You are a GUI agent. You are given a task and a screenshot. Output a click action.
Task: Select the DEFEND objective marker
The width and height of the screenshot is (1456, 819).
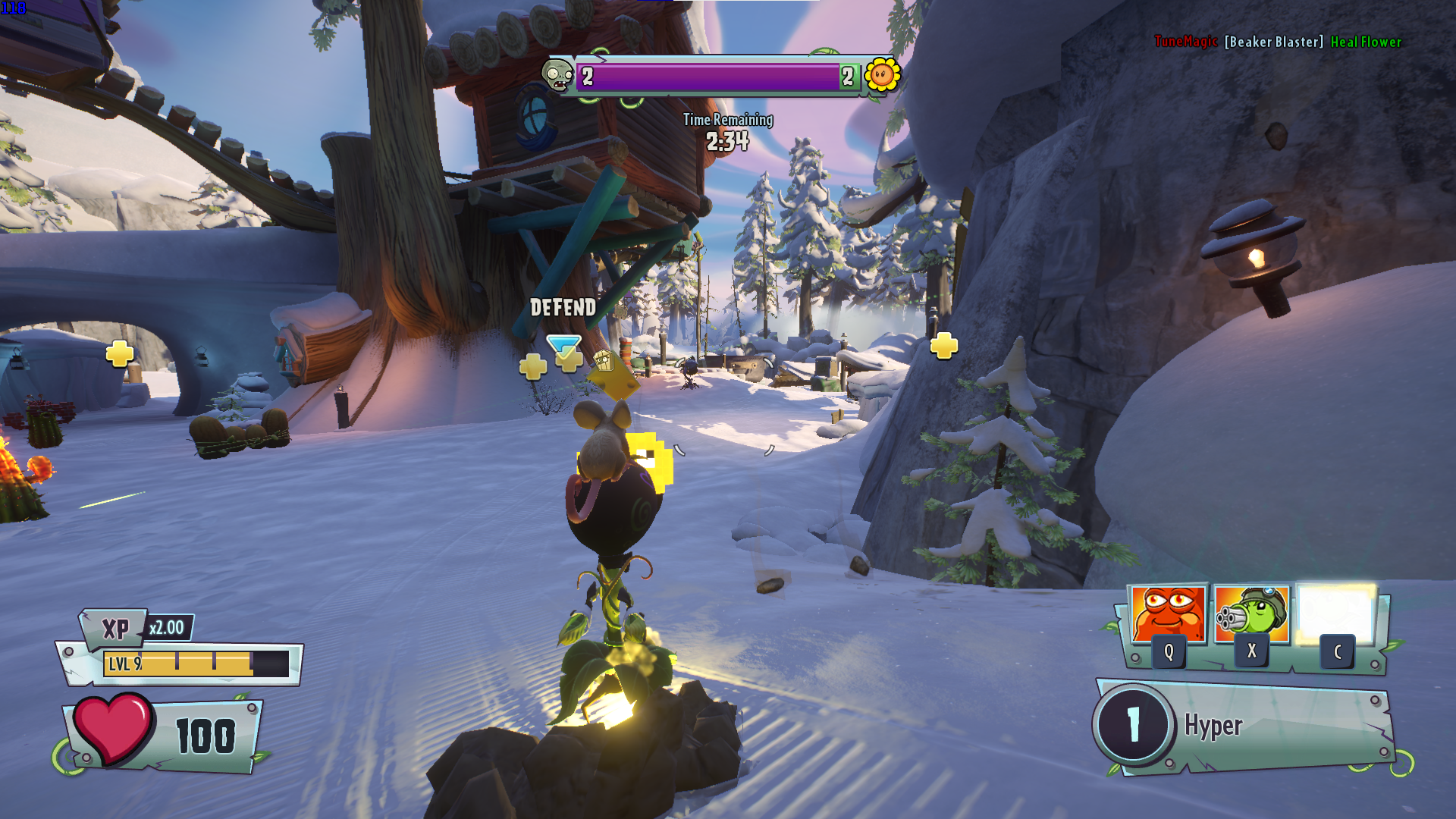coord(563,347)
